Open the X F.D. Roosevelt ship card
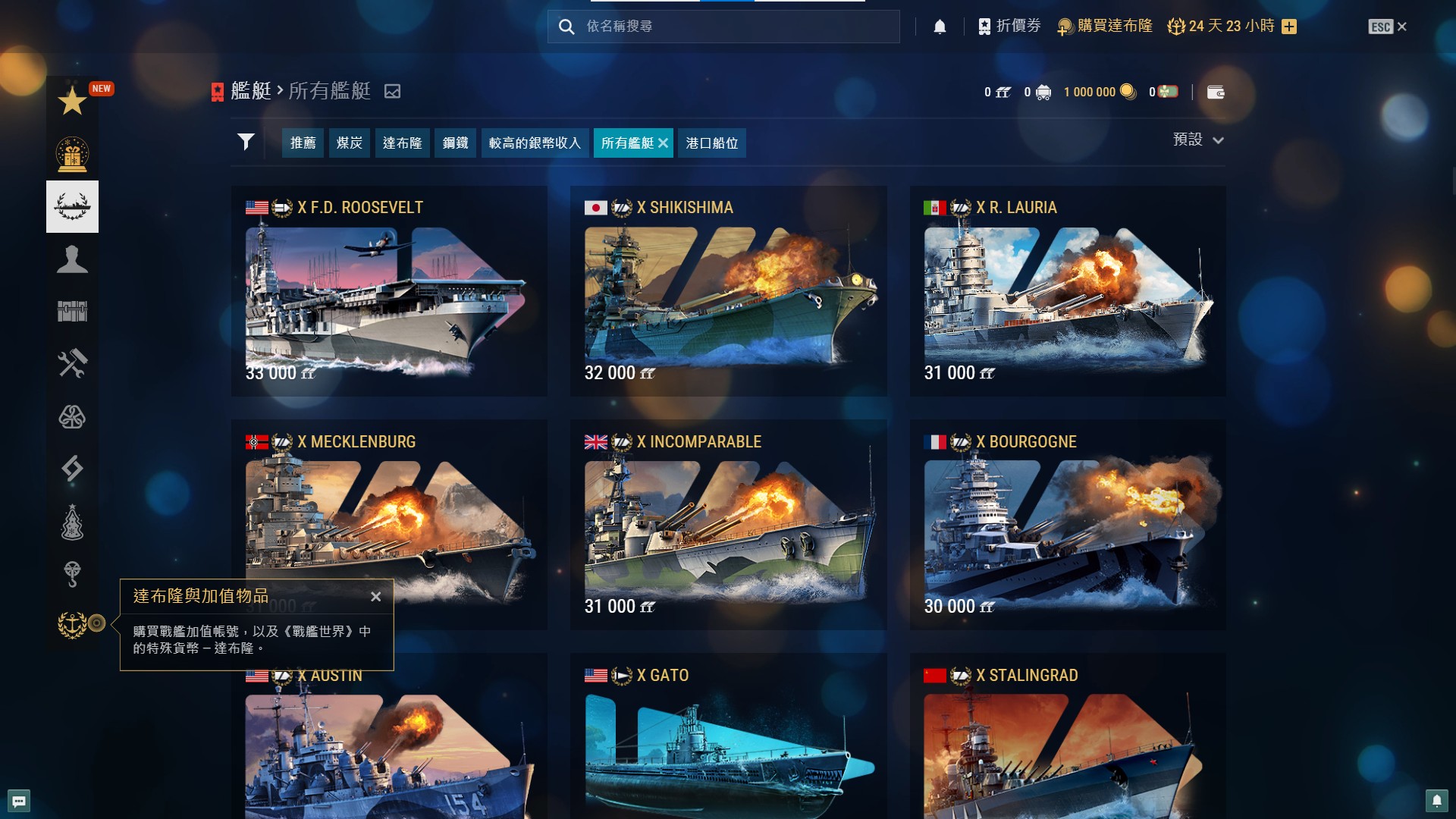This screenshot has width=1456, height=819. click(x=388, y=292)
